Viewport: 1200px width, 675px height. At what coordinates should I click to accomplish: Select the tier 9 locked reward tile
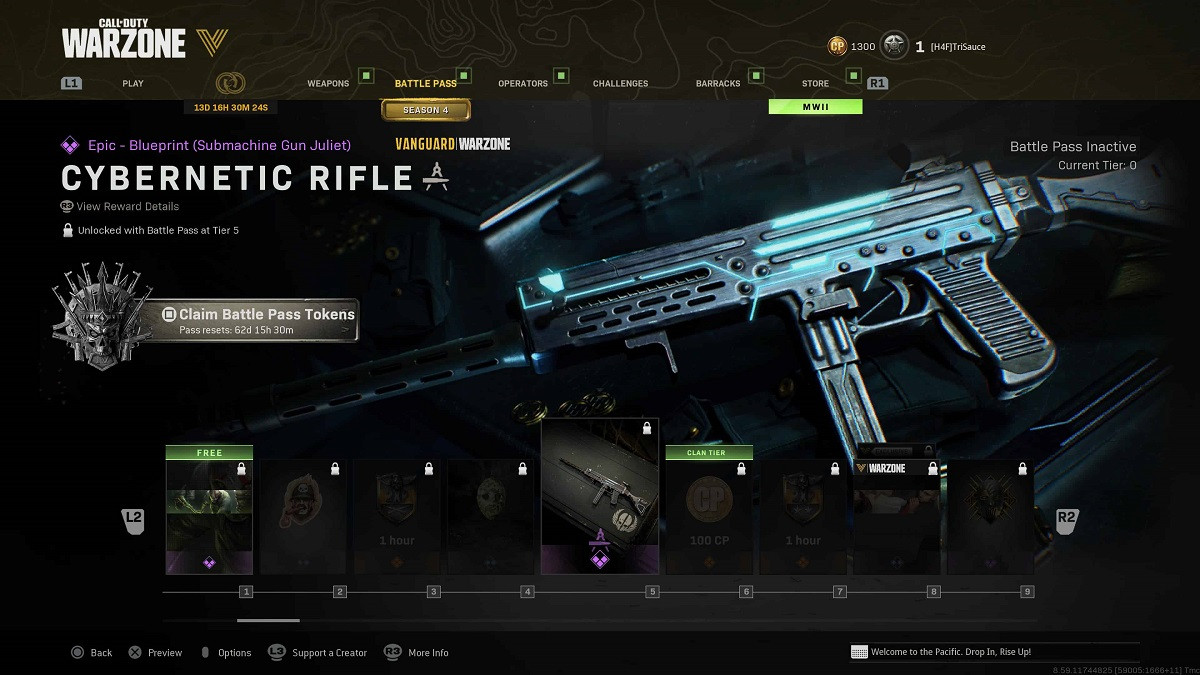(990, 517)
